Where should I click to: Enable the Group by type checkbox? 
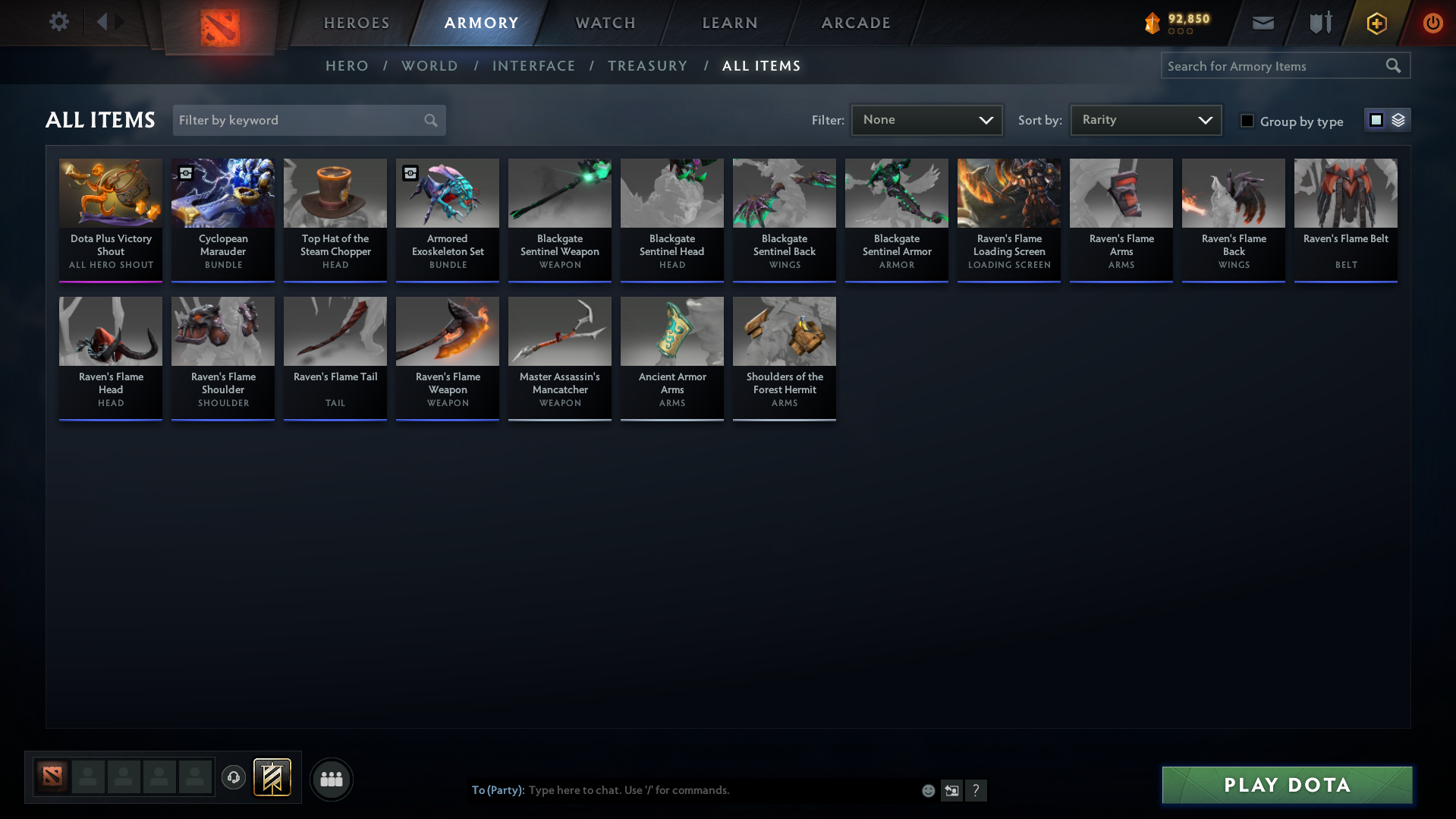[1247, 121]
